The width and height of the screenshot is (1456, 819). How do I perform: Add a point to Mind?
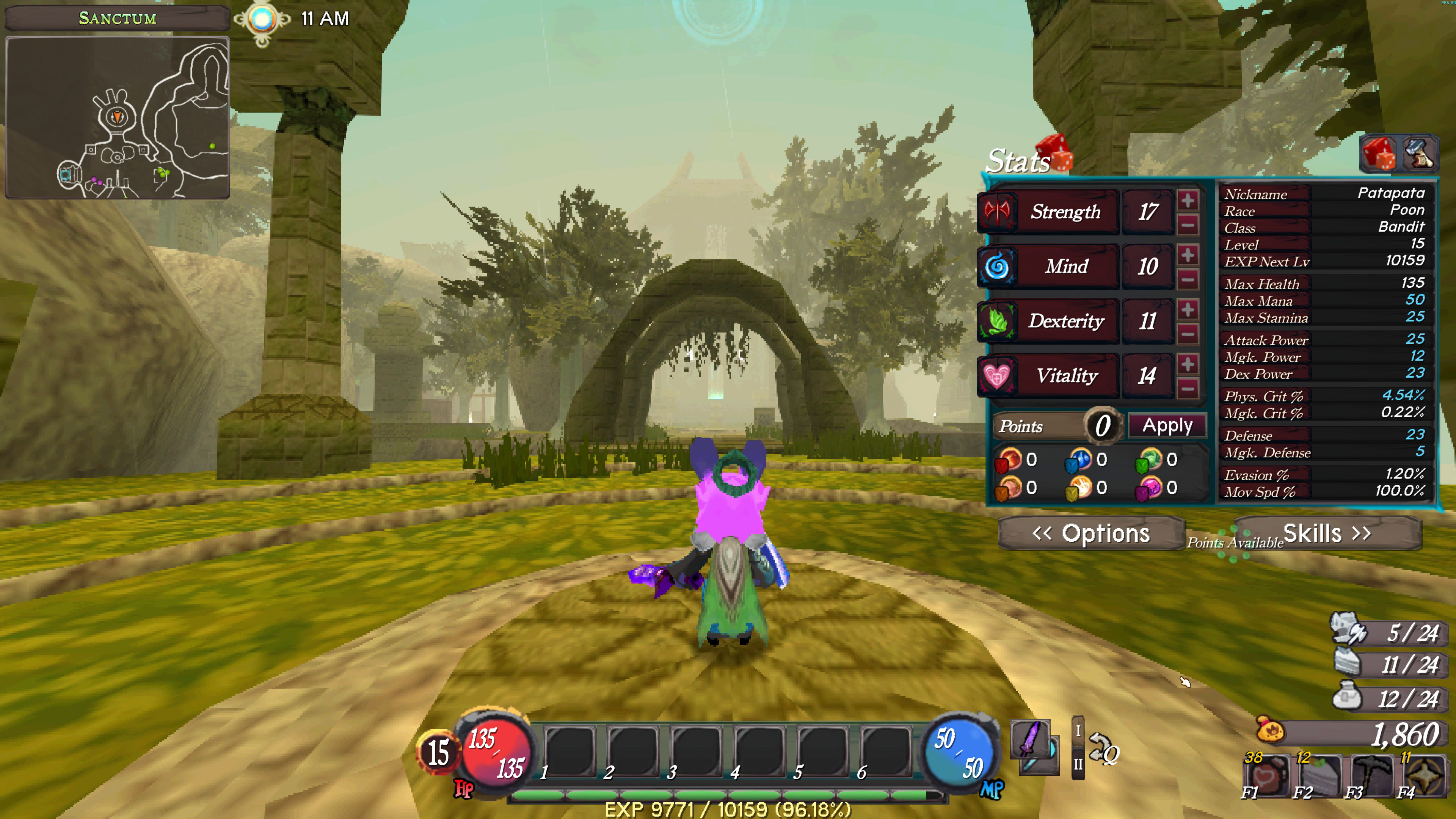1188,255
